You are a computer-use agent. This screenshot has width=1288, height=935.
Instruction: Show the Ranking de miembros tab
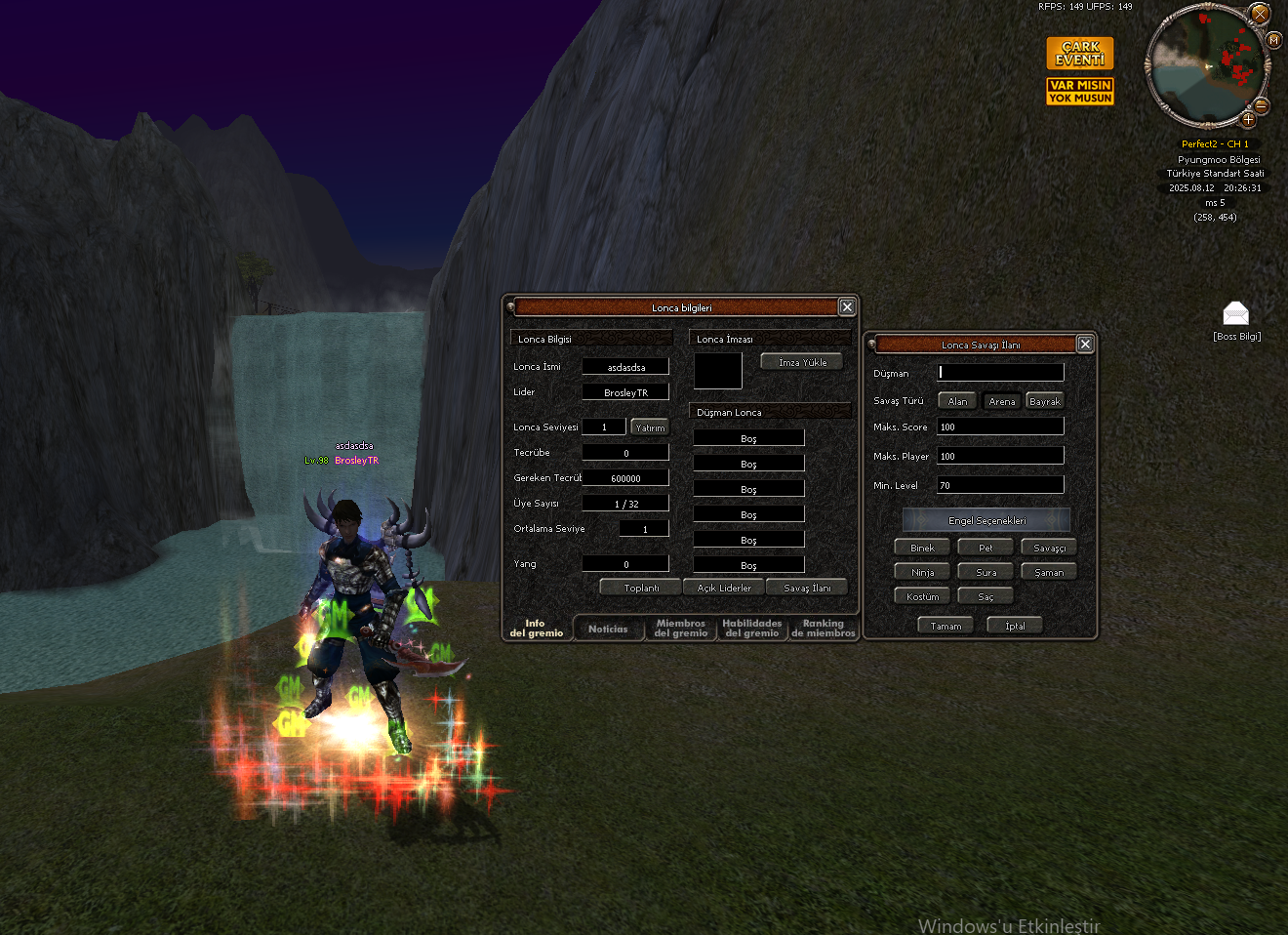point(823,629)
